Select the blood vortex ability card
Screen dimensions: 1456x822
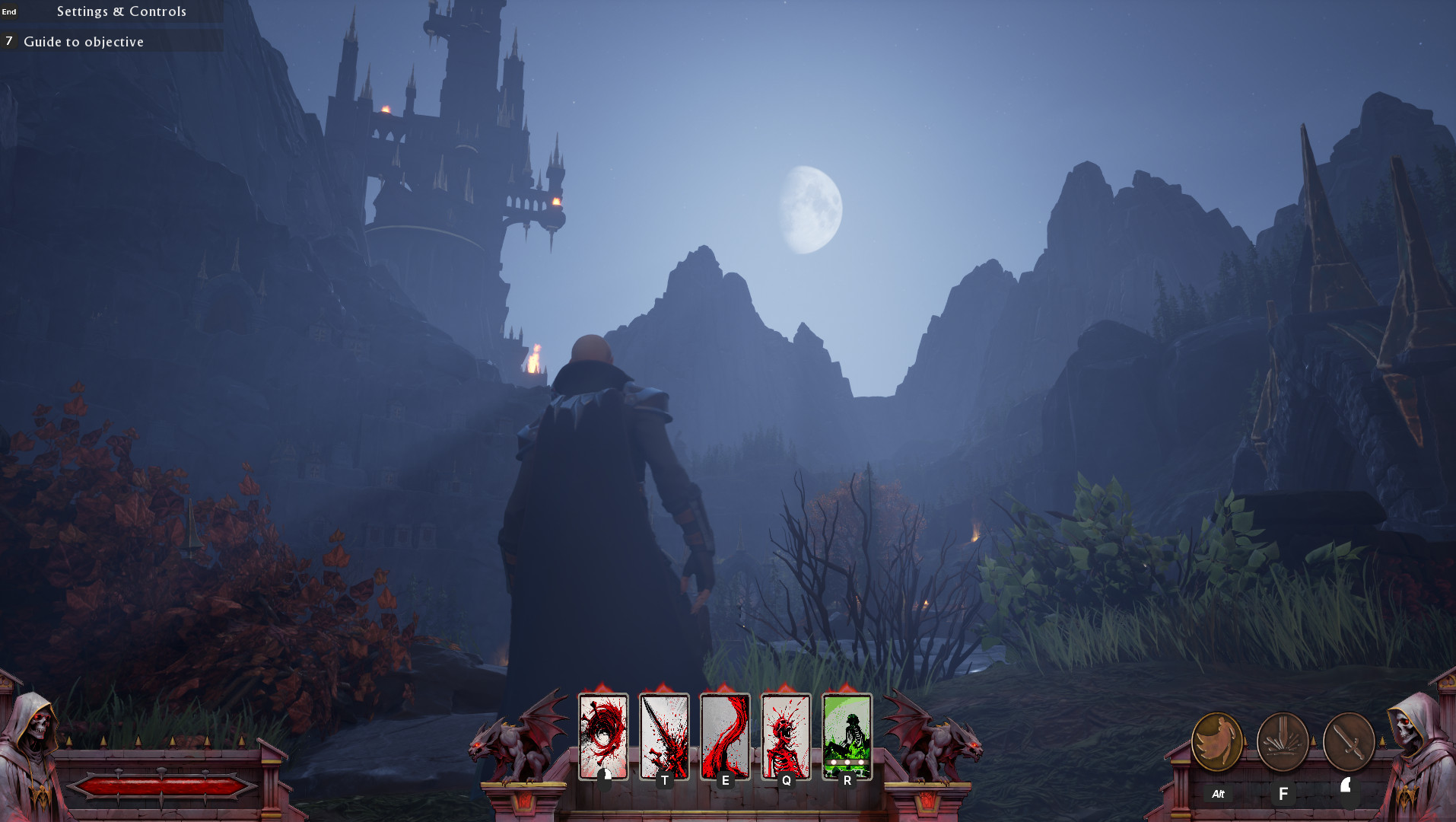[603, 735]
